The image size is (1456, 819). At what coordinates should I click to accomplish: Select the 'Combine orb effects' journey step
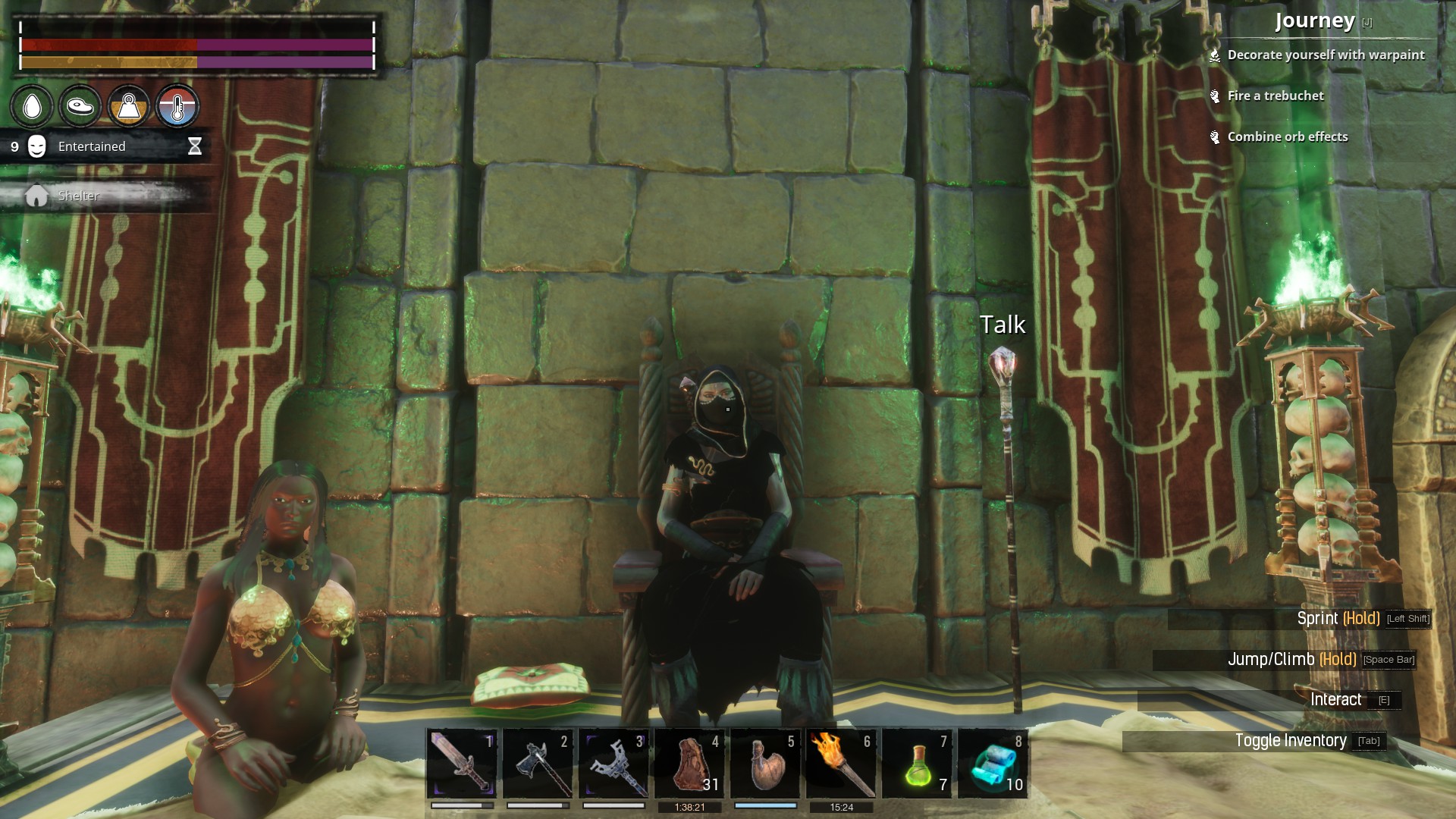(1288, 136)
